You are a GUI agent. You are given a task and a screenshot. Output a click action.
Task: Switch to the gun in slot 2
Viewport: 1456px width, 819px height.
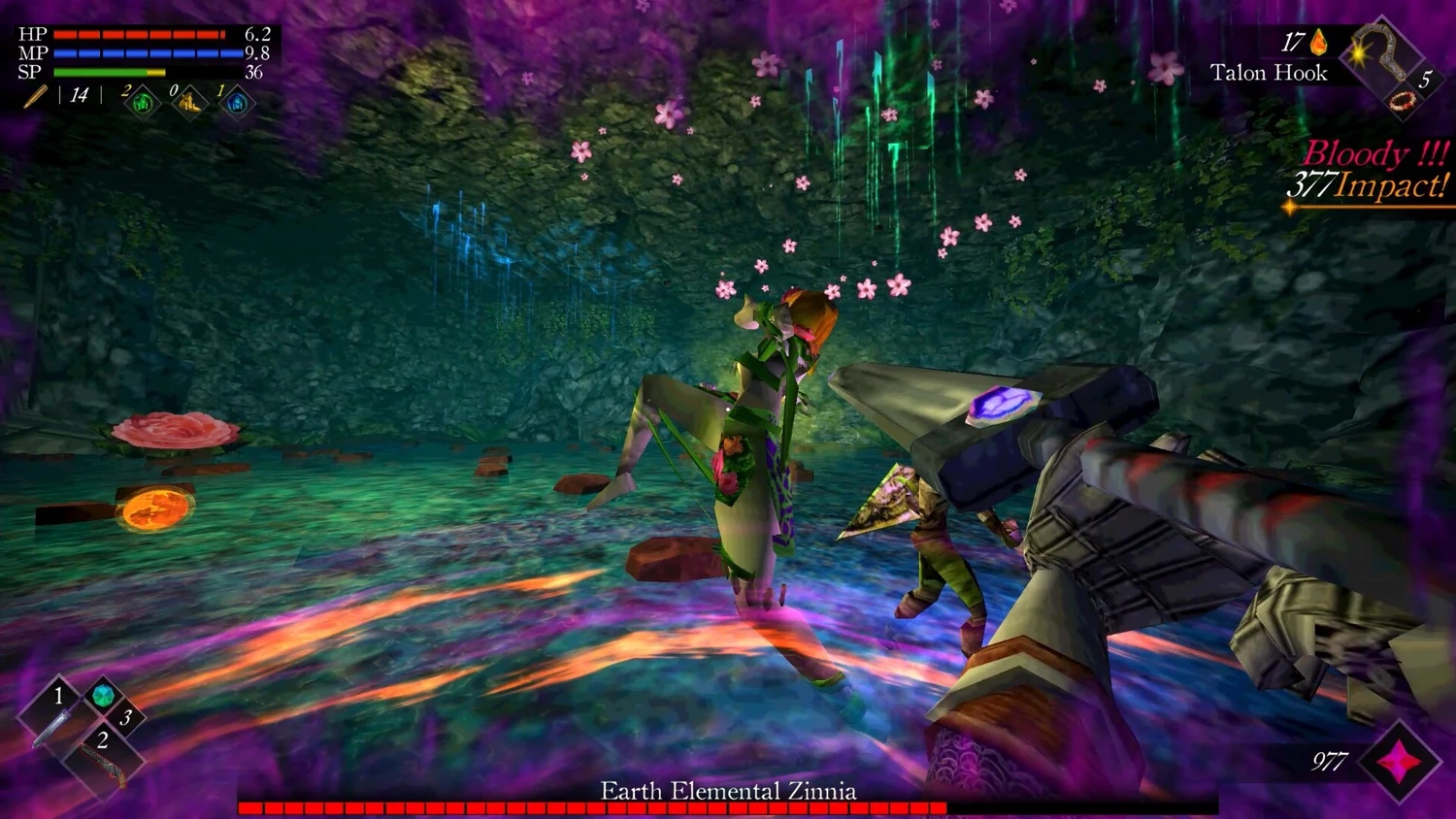pyautogui.click(x=102, y=762)
